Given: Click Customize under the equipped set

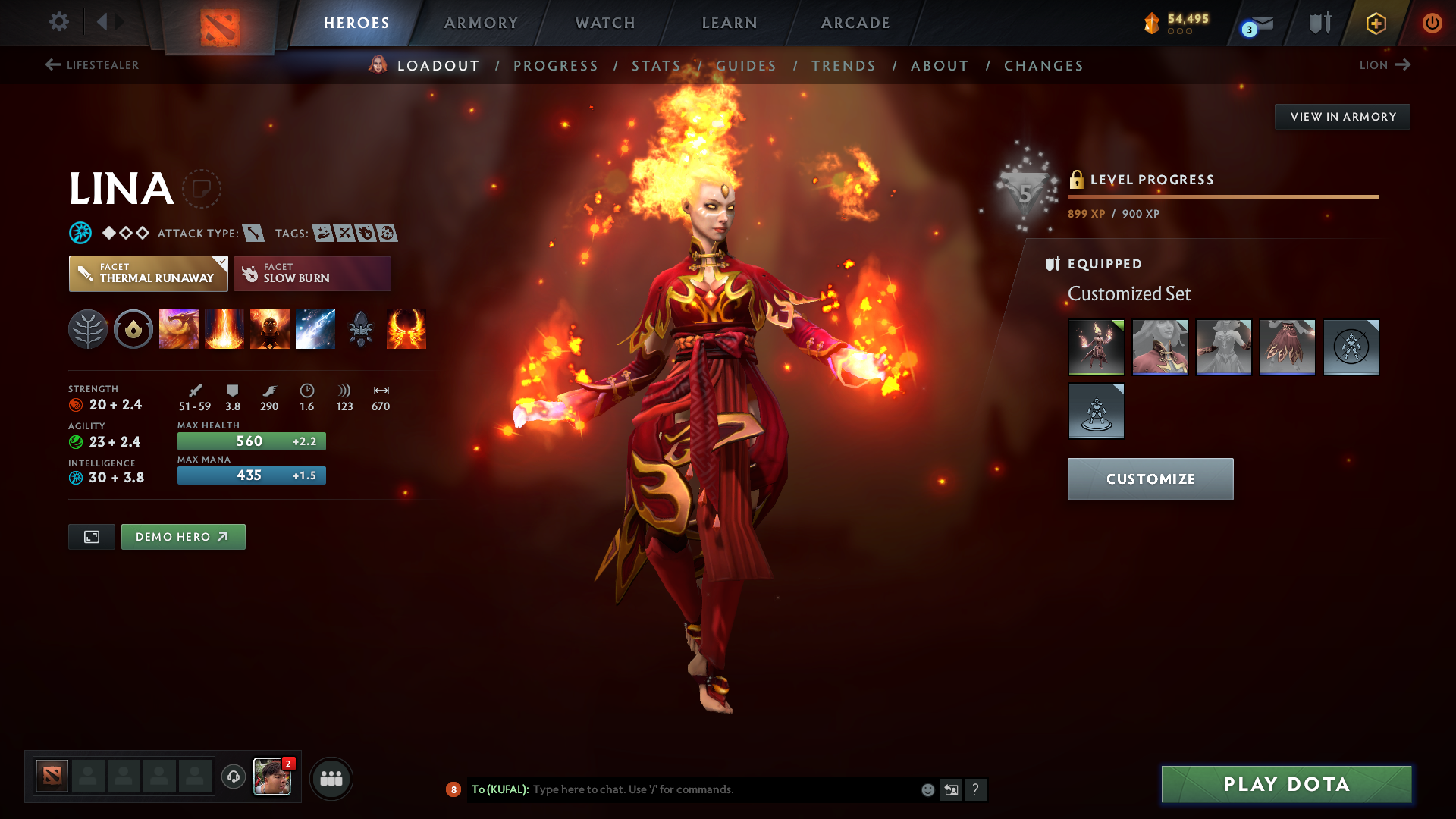Looking at the screenshot, I should pyautogui.click(x=1150, y=479).
